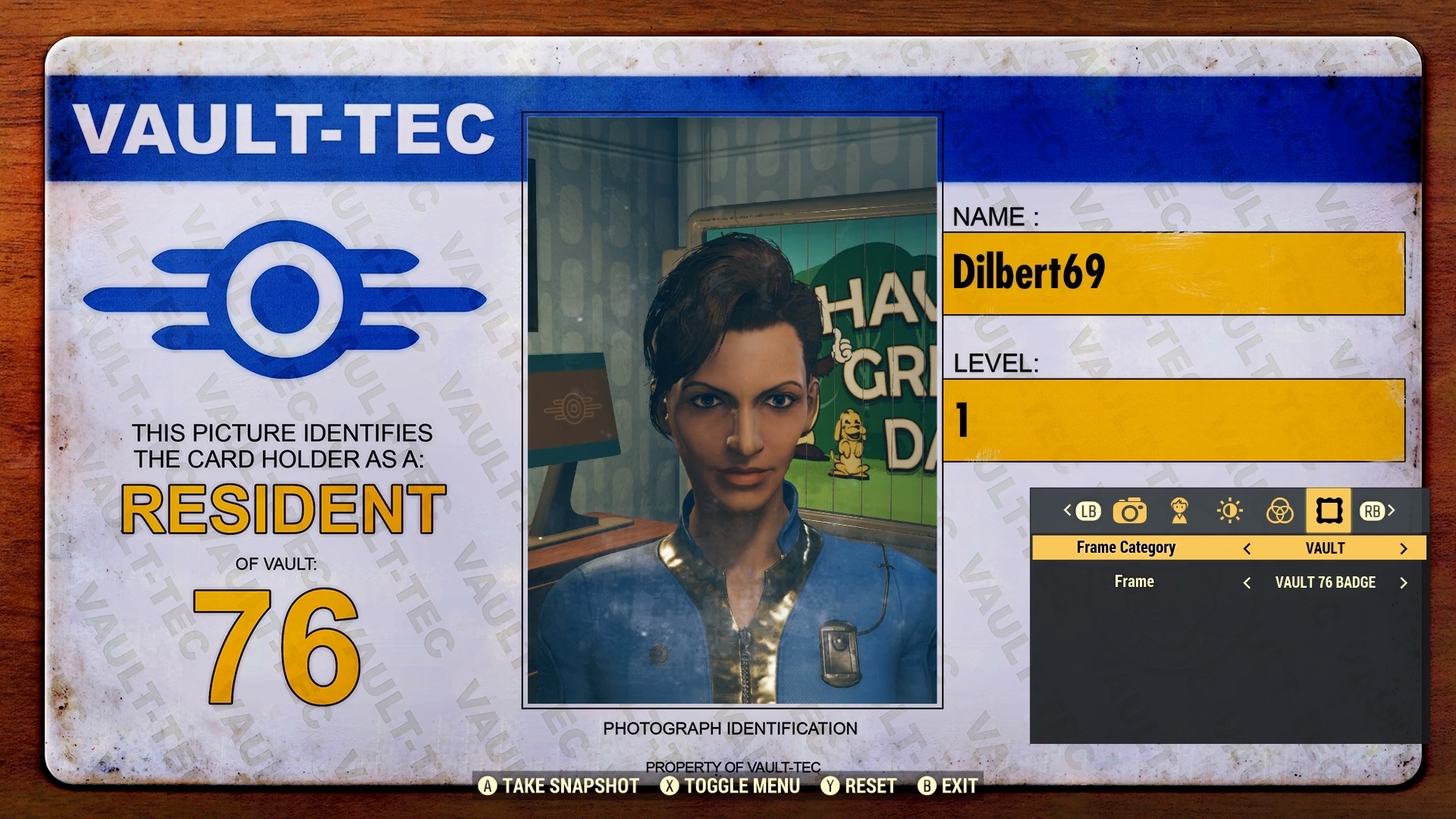
Task: Select the Brightness adjustment icon
Action: click(1228, 512)
